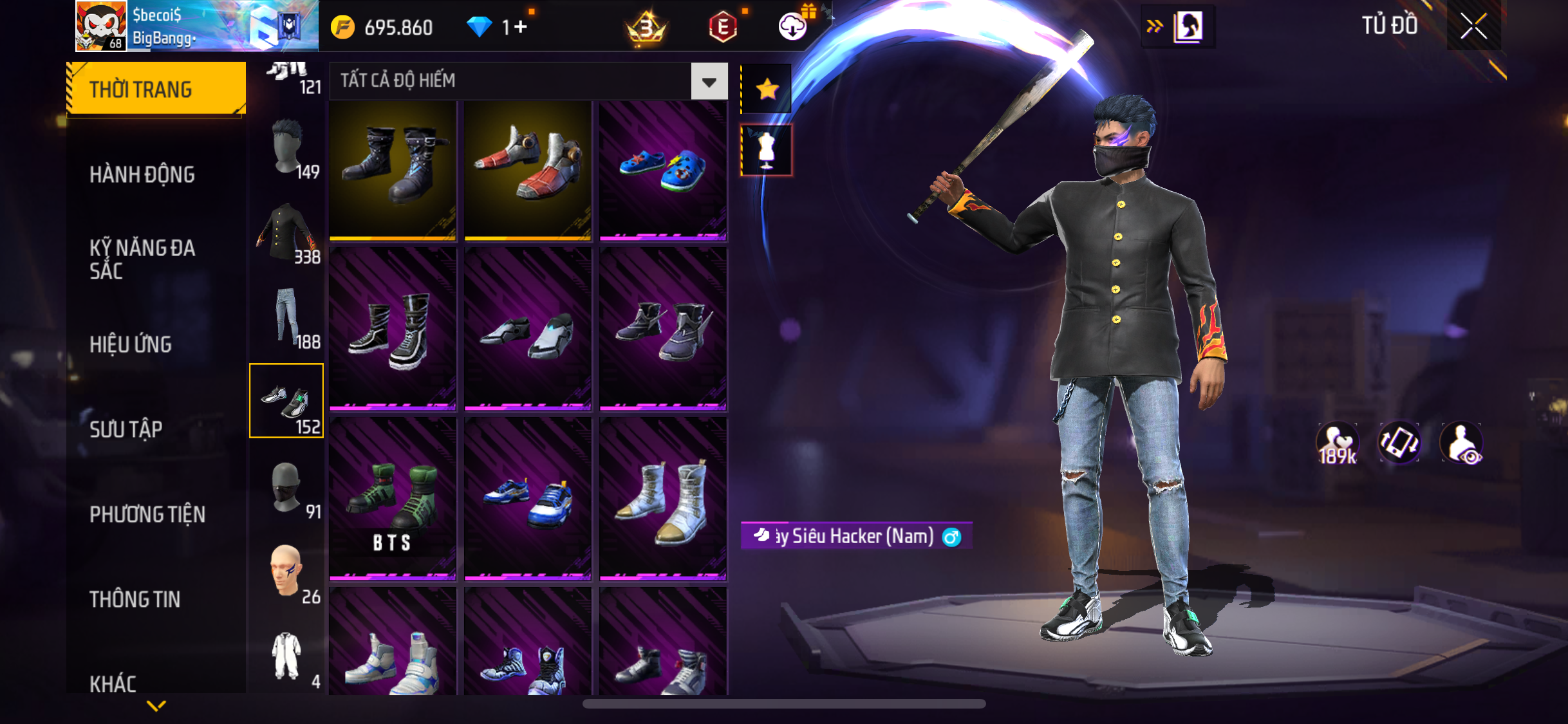Open the HÀNH ĐỘNG category
Screen dimensions: 1568x724
click(x=142, y=174)
